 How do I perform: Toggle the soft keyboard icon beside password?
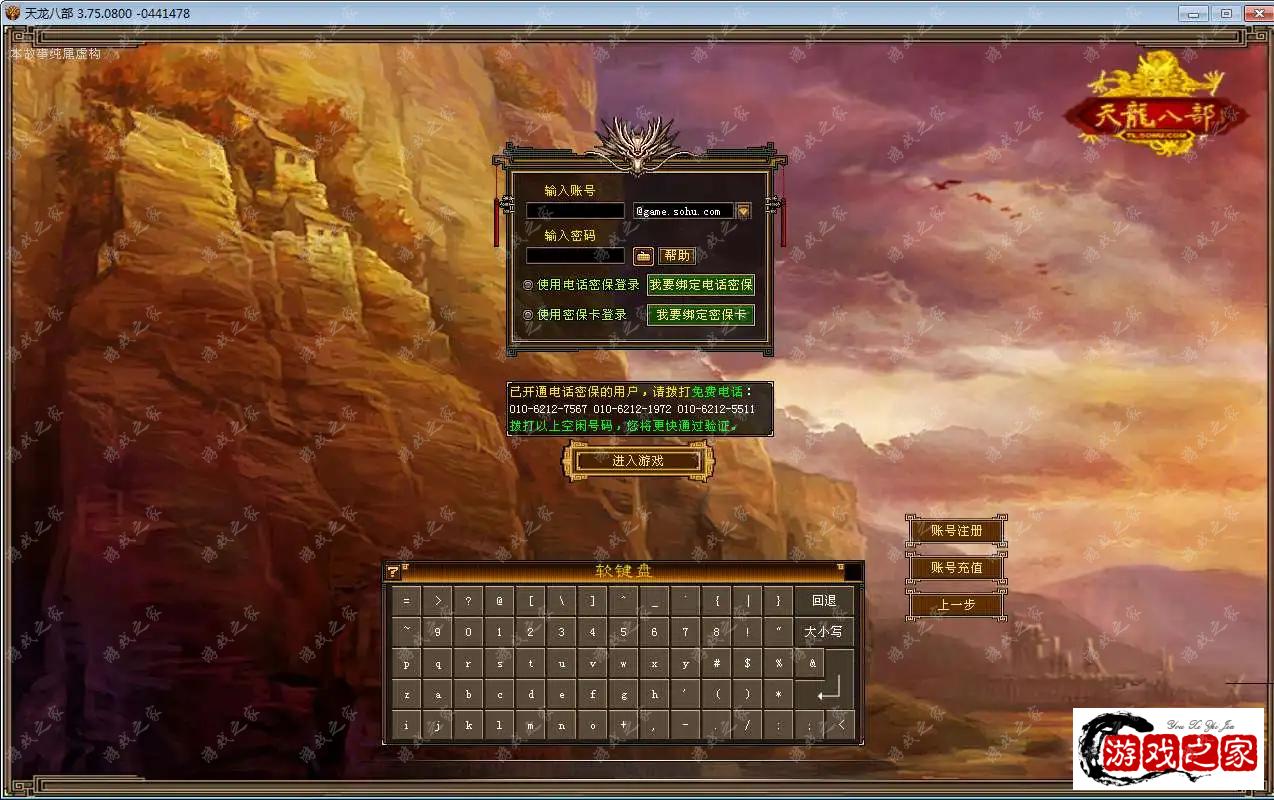coord(643,255)
